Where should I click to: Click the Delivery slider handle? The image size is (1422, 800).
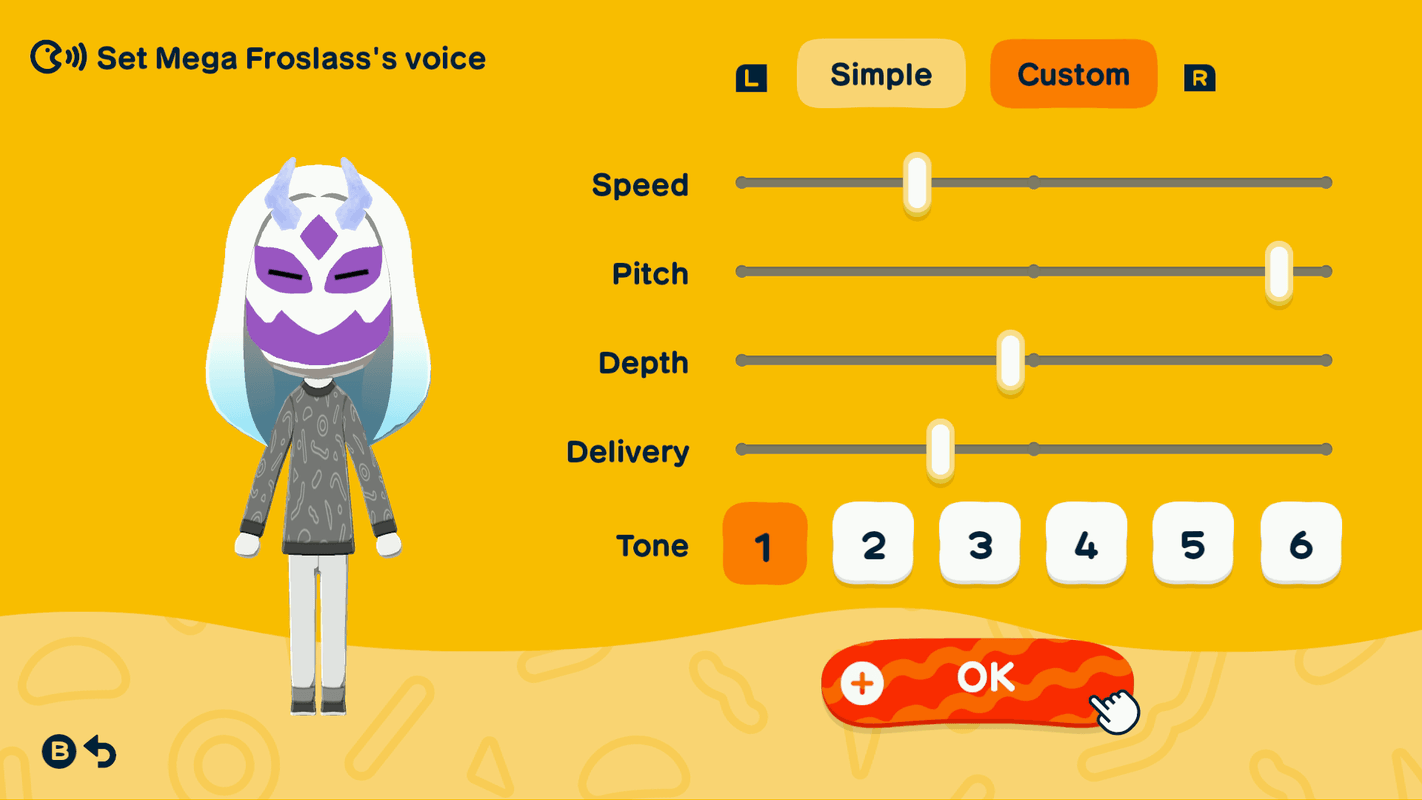[x=939, y=449]
